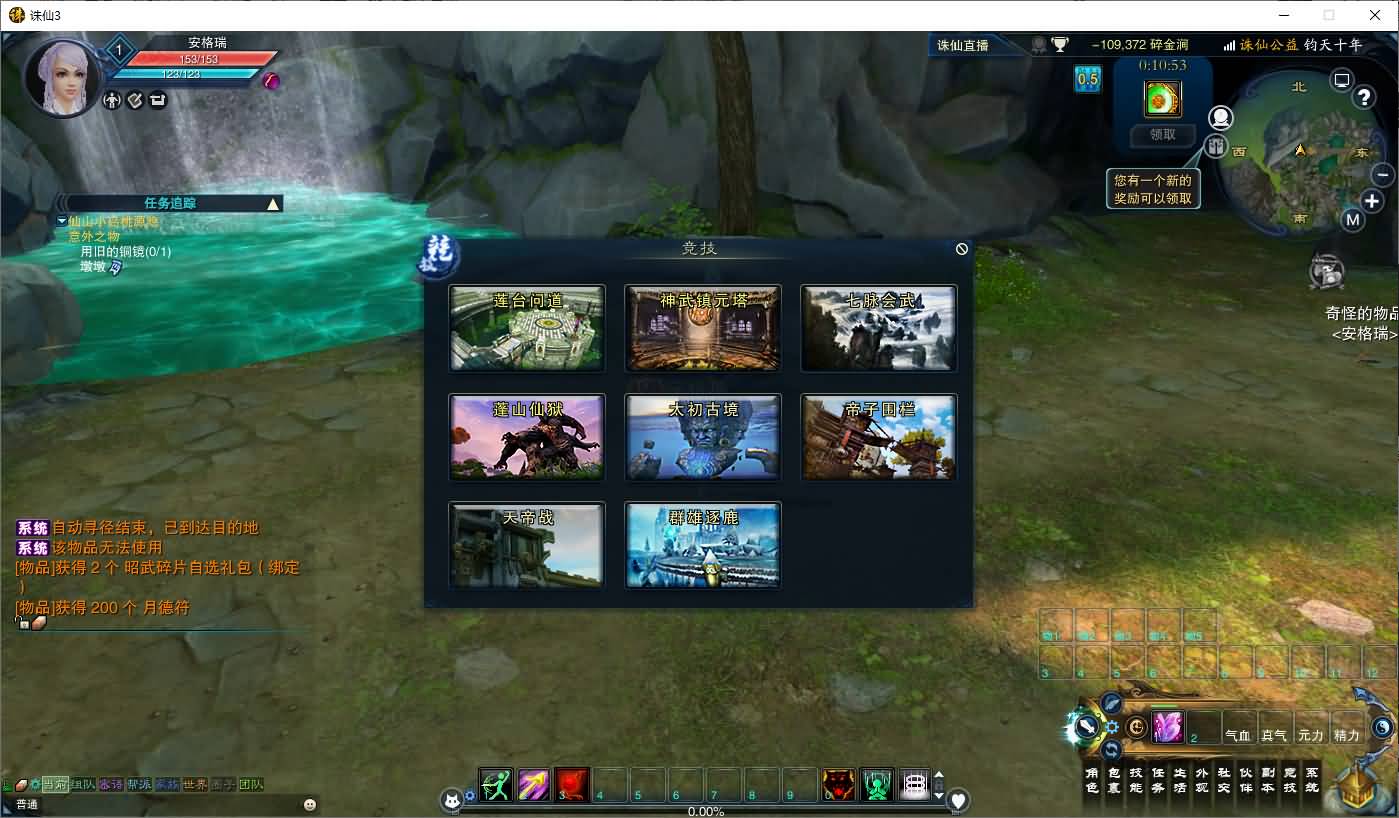
Task: Choose the 太初古境 arena mode
Action: (x=703, y=437)
